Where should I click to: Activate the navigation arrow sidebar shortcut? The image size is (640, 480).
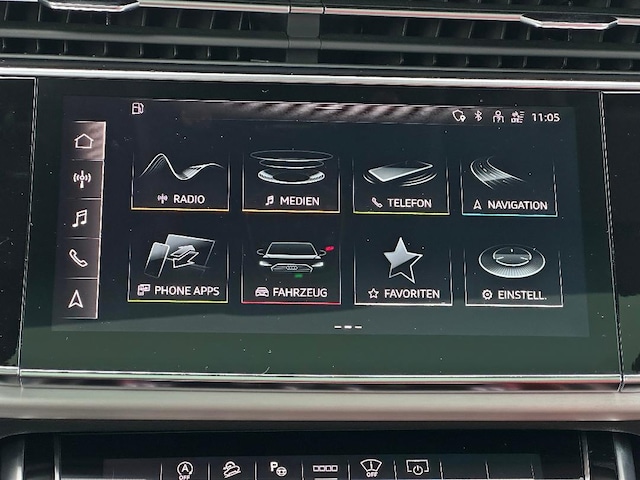click(x=76, y=298)
